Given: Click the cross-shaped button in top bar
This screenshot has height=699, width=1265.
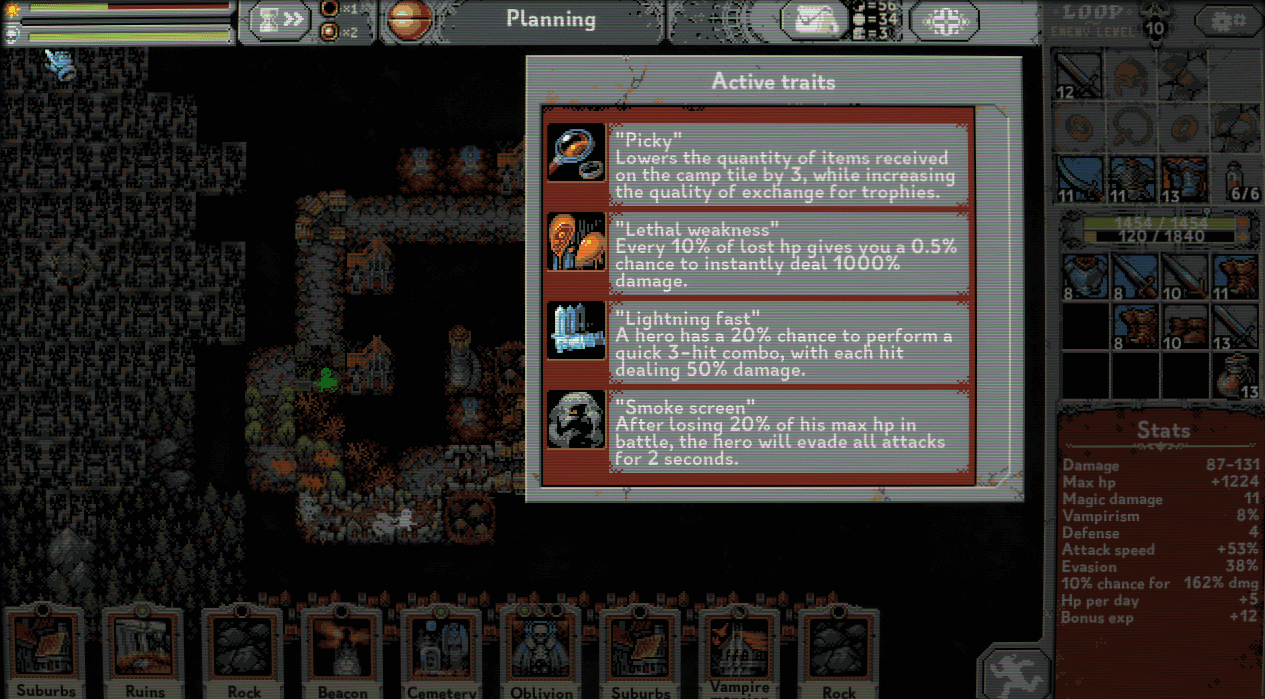Looking at the screenshot, I should pyautogui.click(x=944, y=19).
